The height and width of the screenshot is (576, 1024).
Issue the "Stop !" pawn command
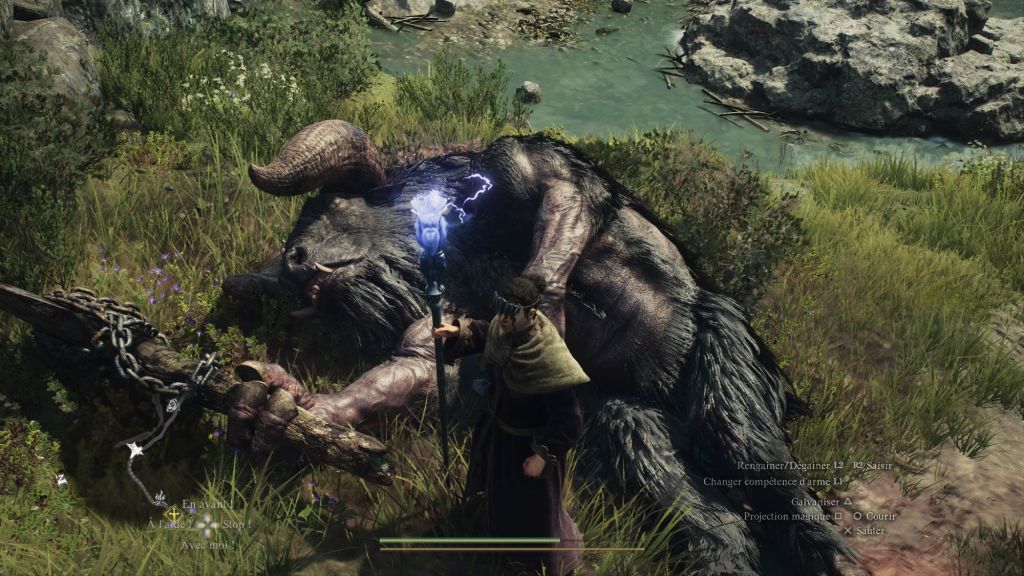click(x=236, y=524)
